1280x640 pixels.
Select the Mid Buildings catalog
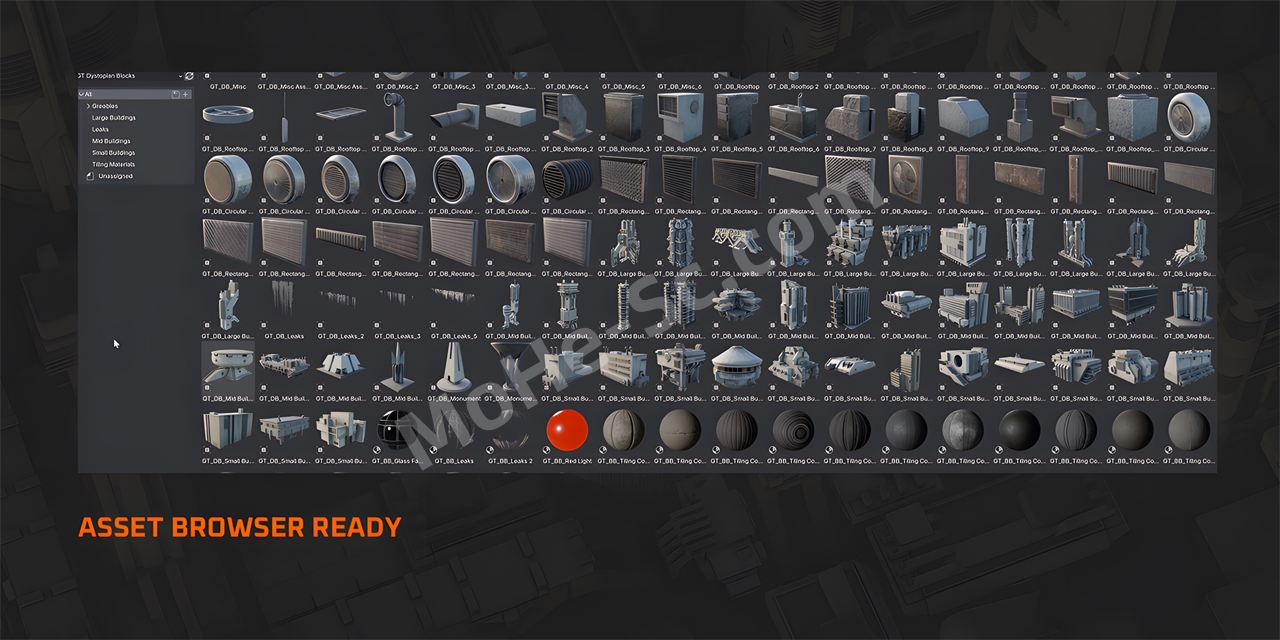(x=111, y=141)
